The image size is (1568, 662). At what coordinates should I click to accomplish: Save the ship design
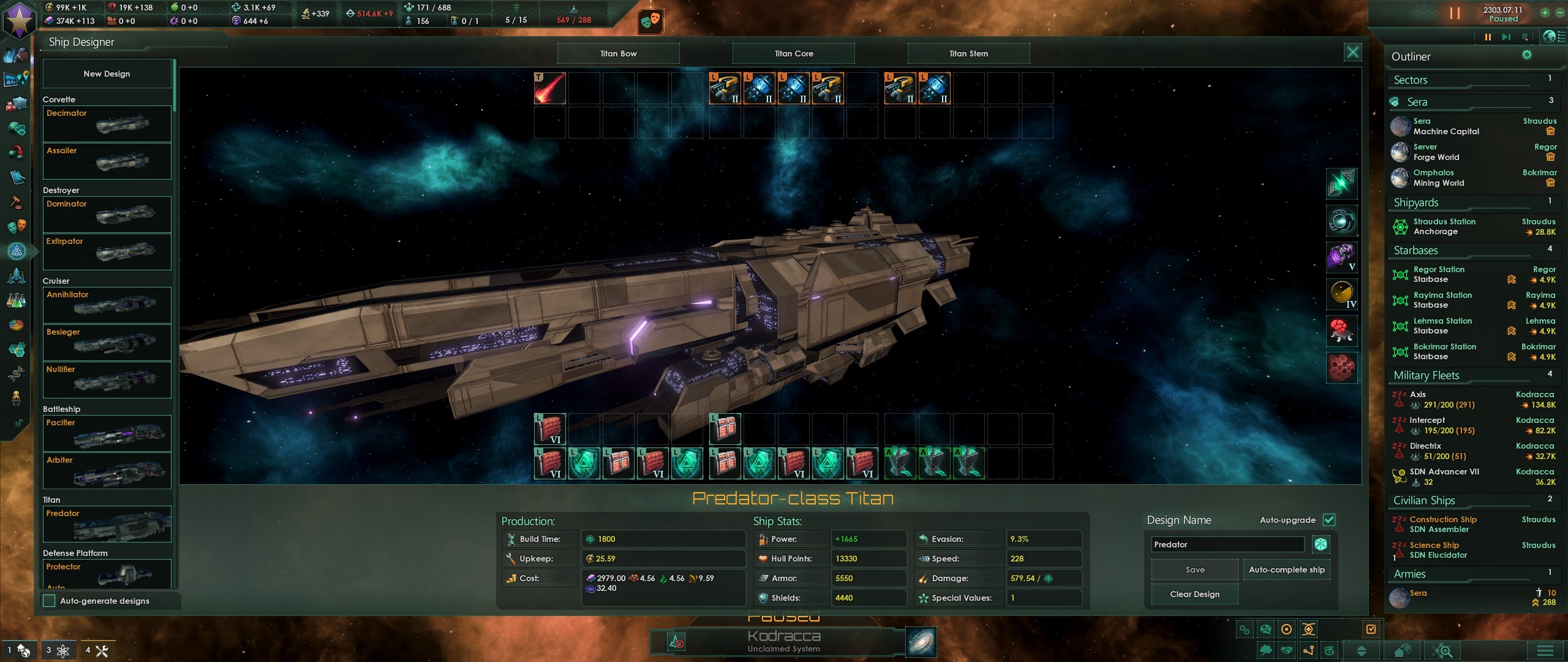pos(1194,569)
